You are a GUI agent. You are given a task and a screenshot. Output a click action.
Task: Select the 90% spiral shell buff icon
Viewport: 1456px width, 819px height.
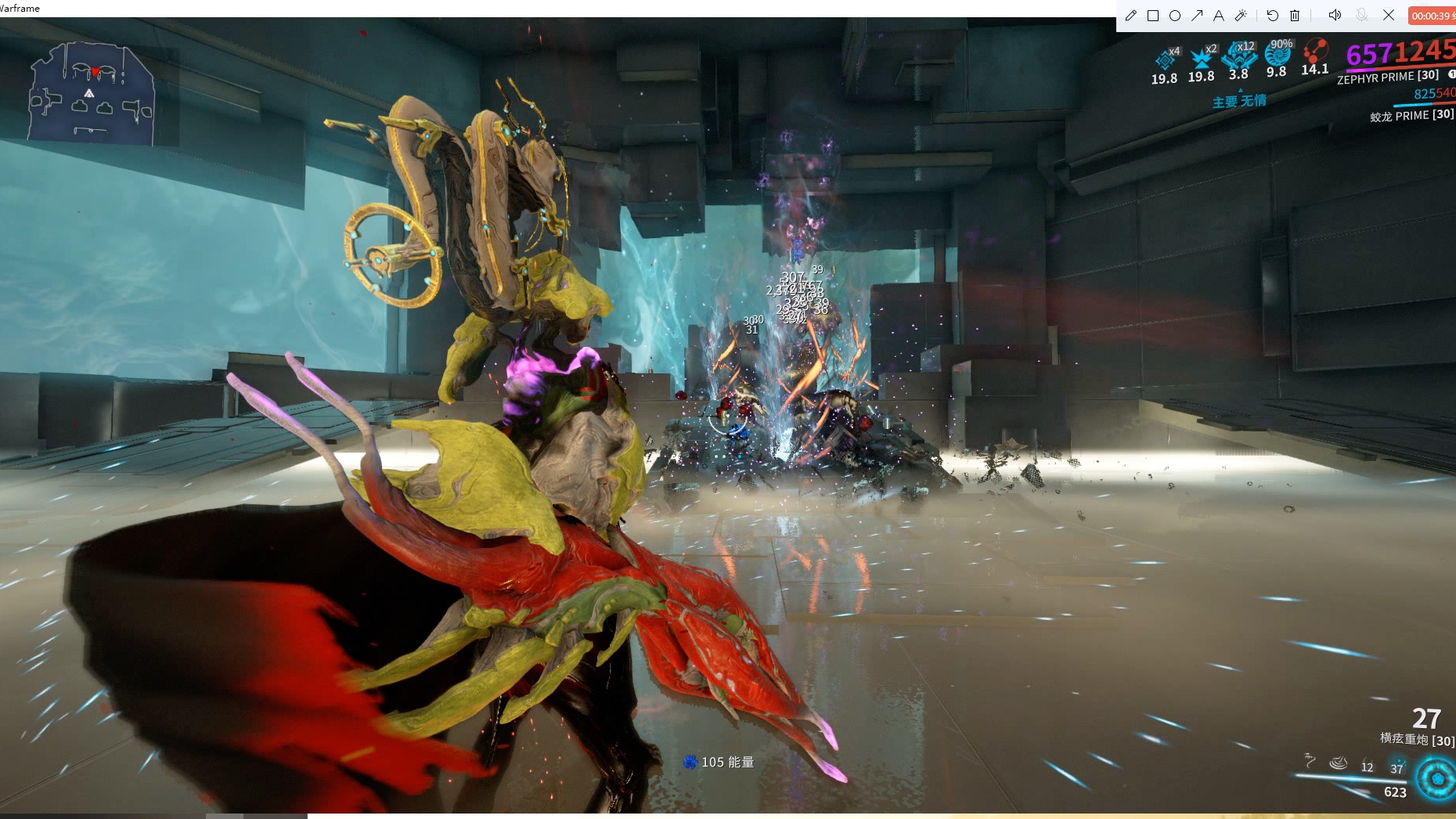[1278, 55]
